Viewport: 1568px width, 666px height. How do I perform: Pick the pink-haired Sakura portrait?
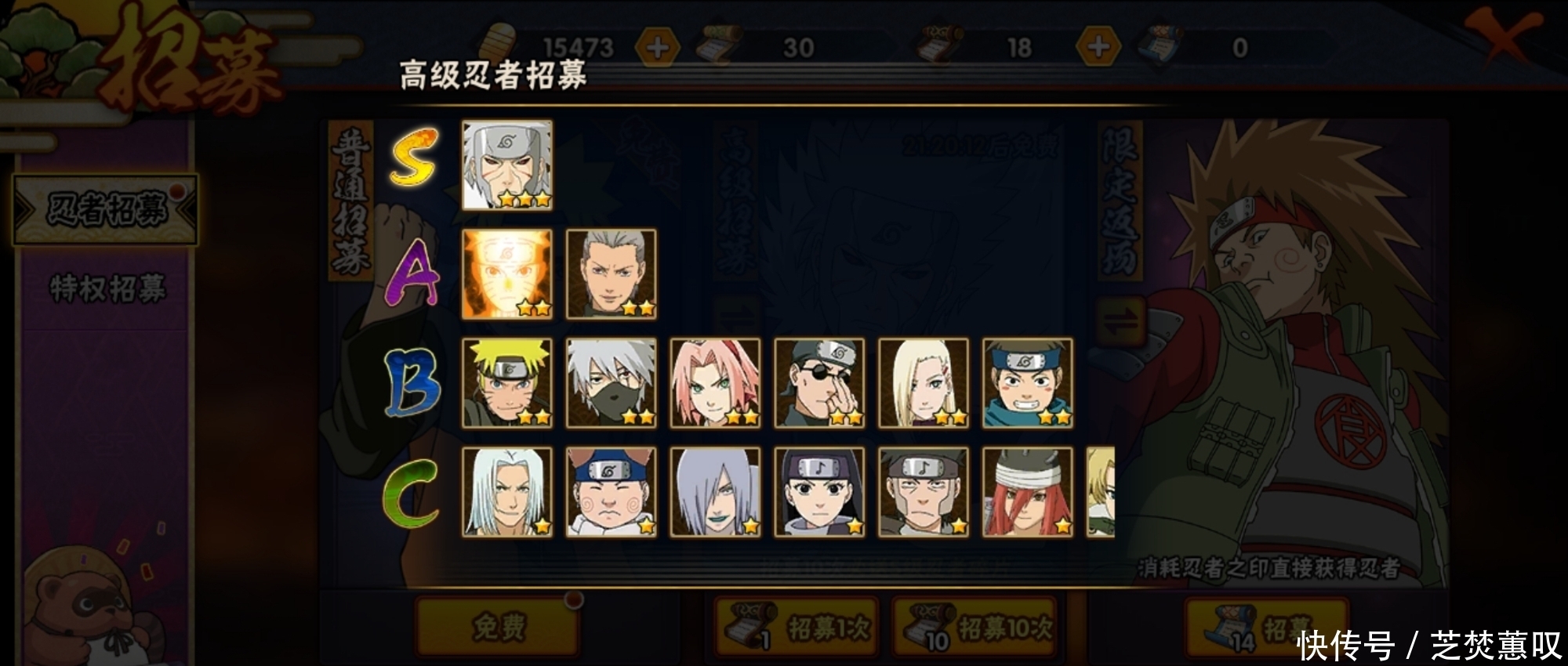click(x=715, y=383)
